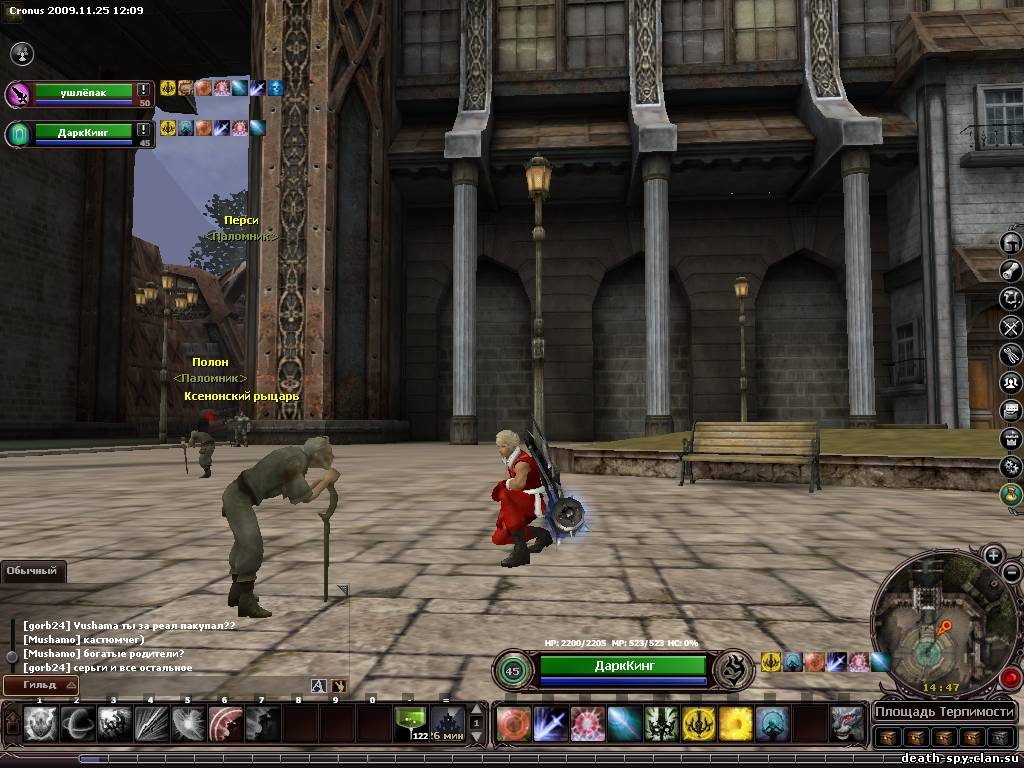Screen dimensions: 1024x768
Task: Cast the red orb skill on right hotbar
Action: pyautogui.click(x=513, y=723)
